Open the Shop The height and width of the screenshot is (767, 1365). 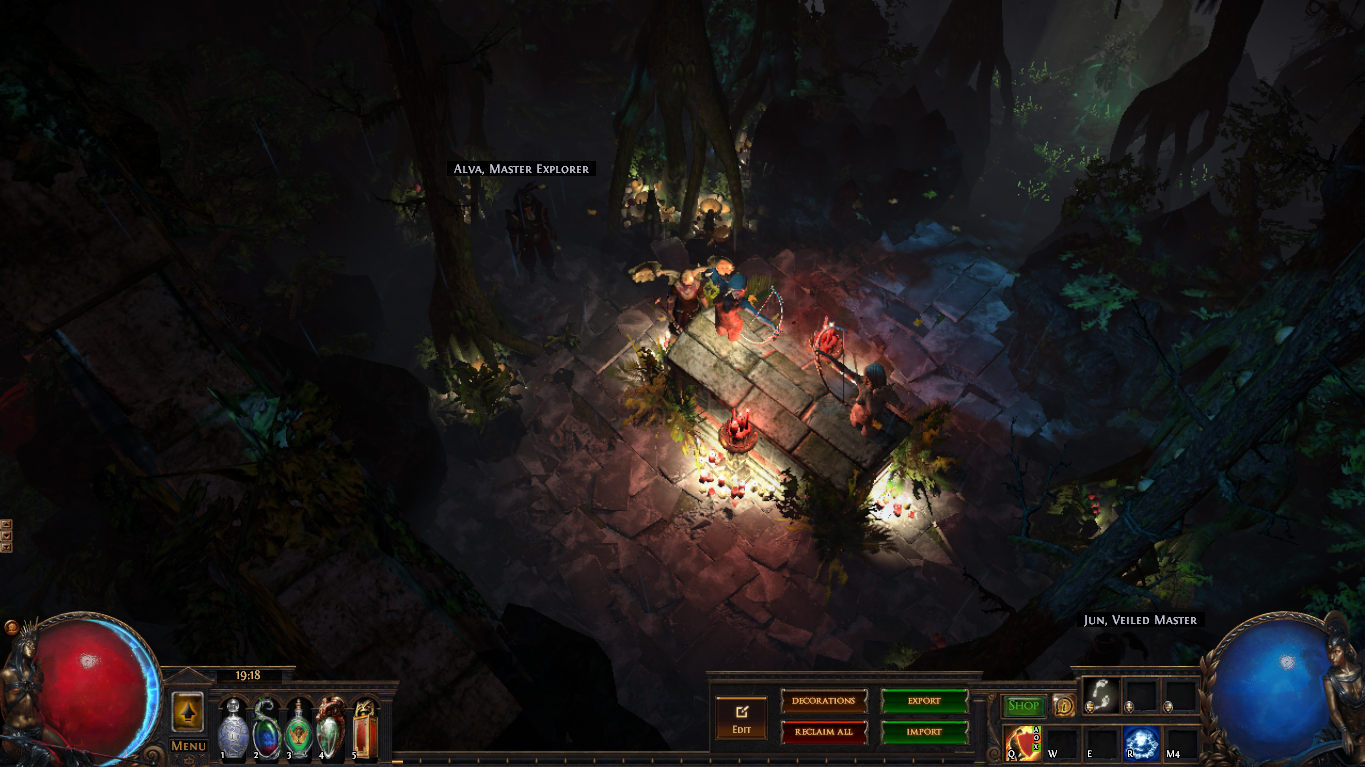[1023, 706]
